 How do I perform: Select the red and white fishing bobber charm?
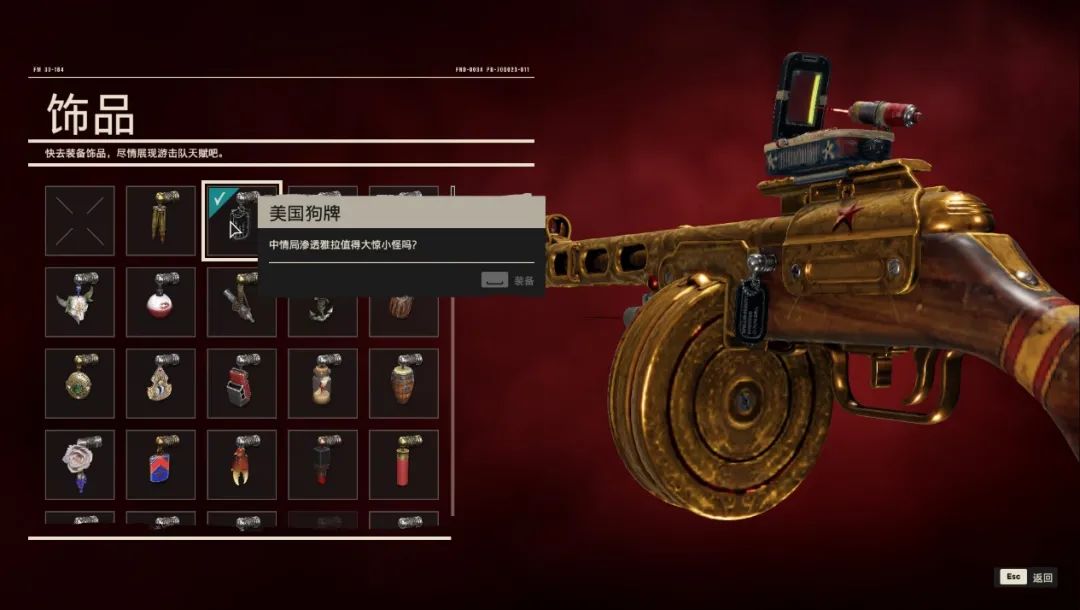click(x=161, y=302)
